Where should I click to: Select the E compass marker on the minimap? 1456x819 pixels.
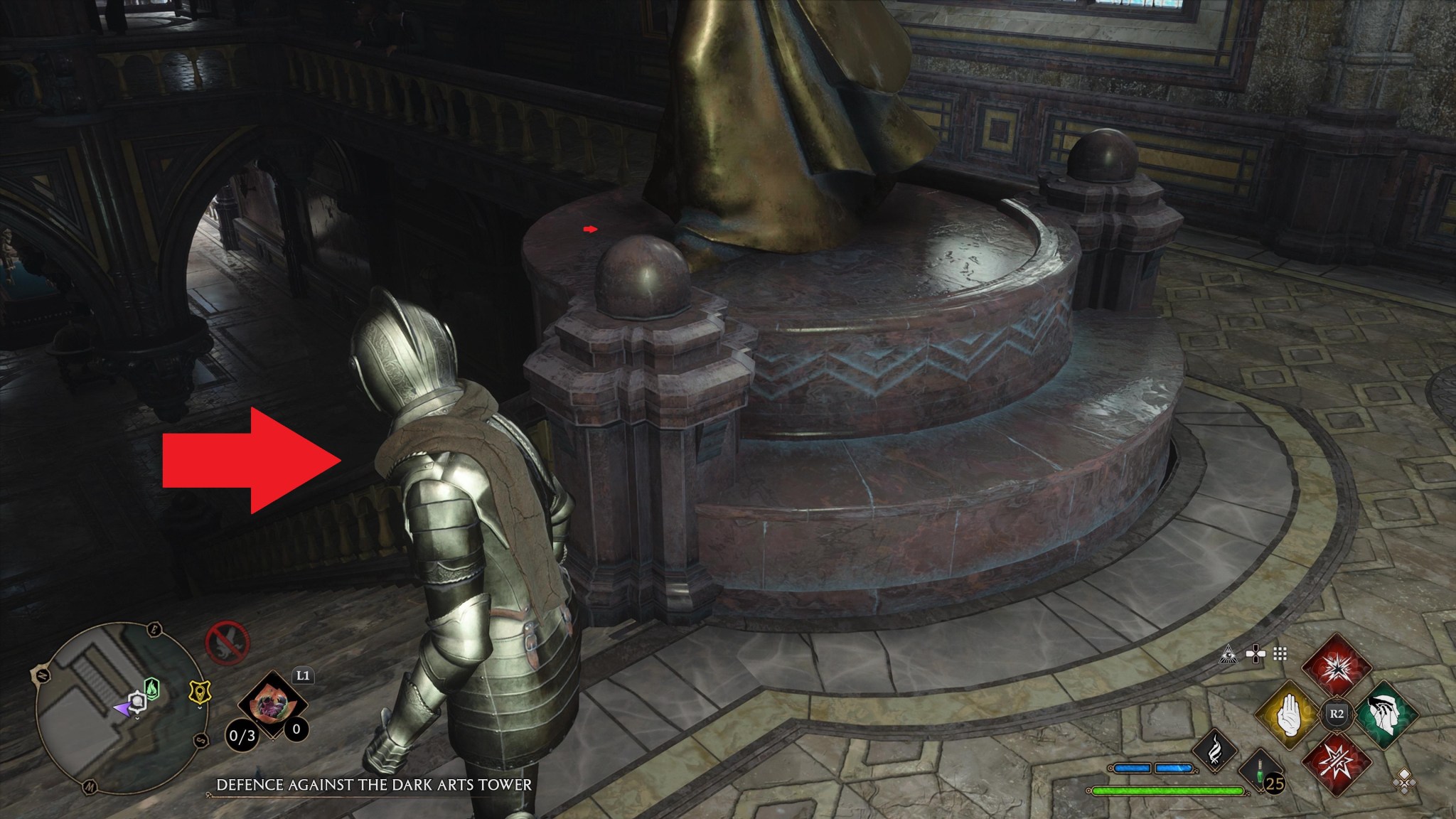point(153,629)
